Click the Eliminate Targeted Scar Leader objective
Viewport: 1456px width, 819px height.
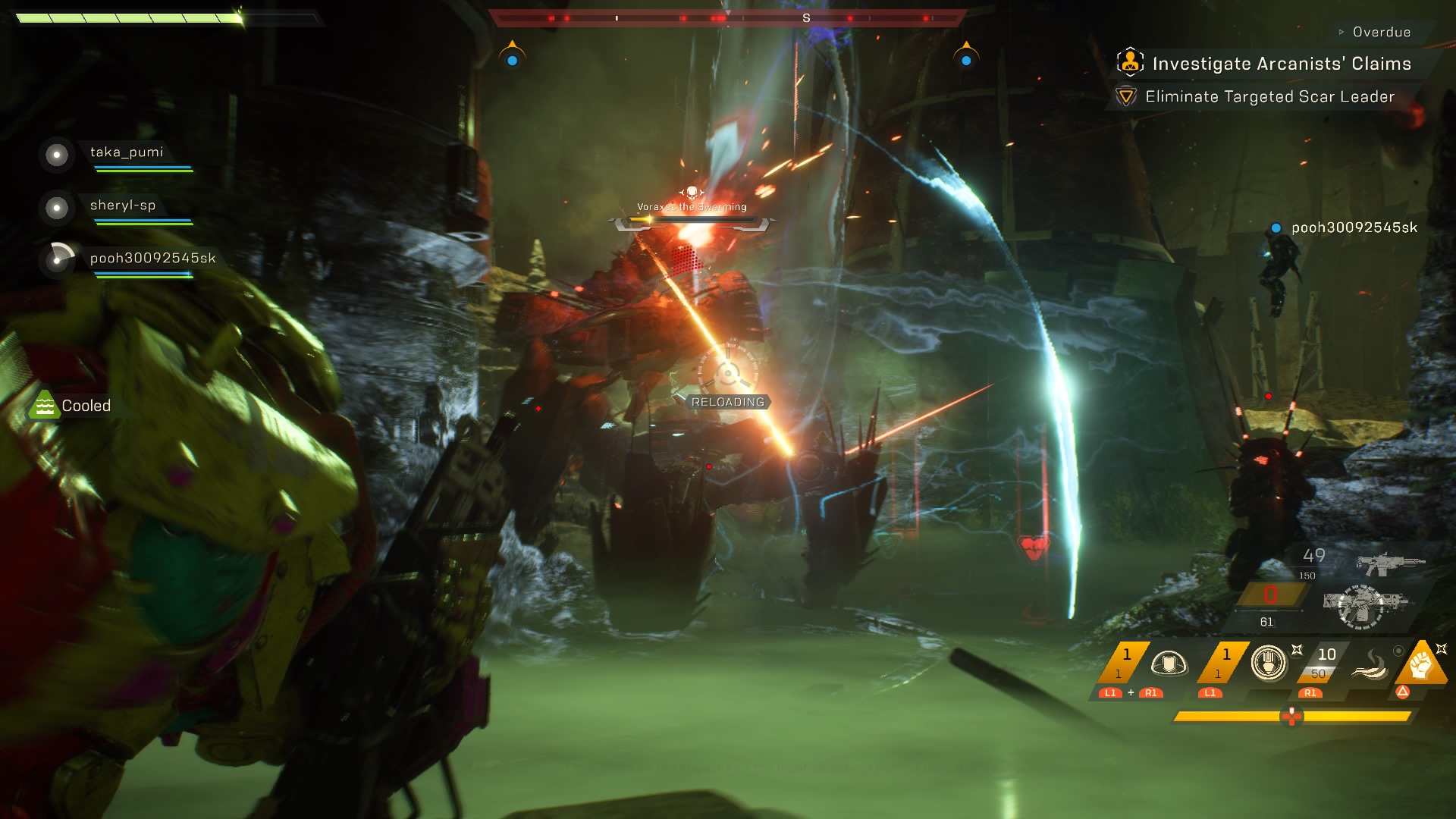[x=1269, y=97]
